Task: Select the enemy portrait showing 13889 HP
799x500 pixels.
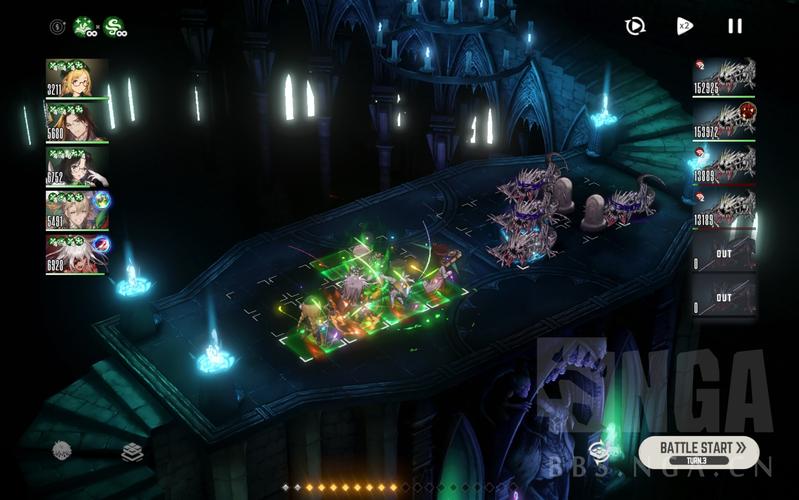Action: tap(724, 165)
